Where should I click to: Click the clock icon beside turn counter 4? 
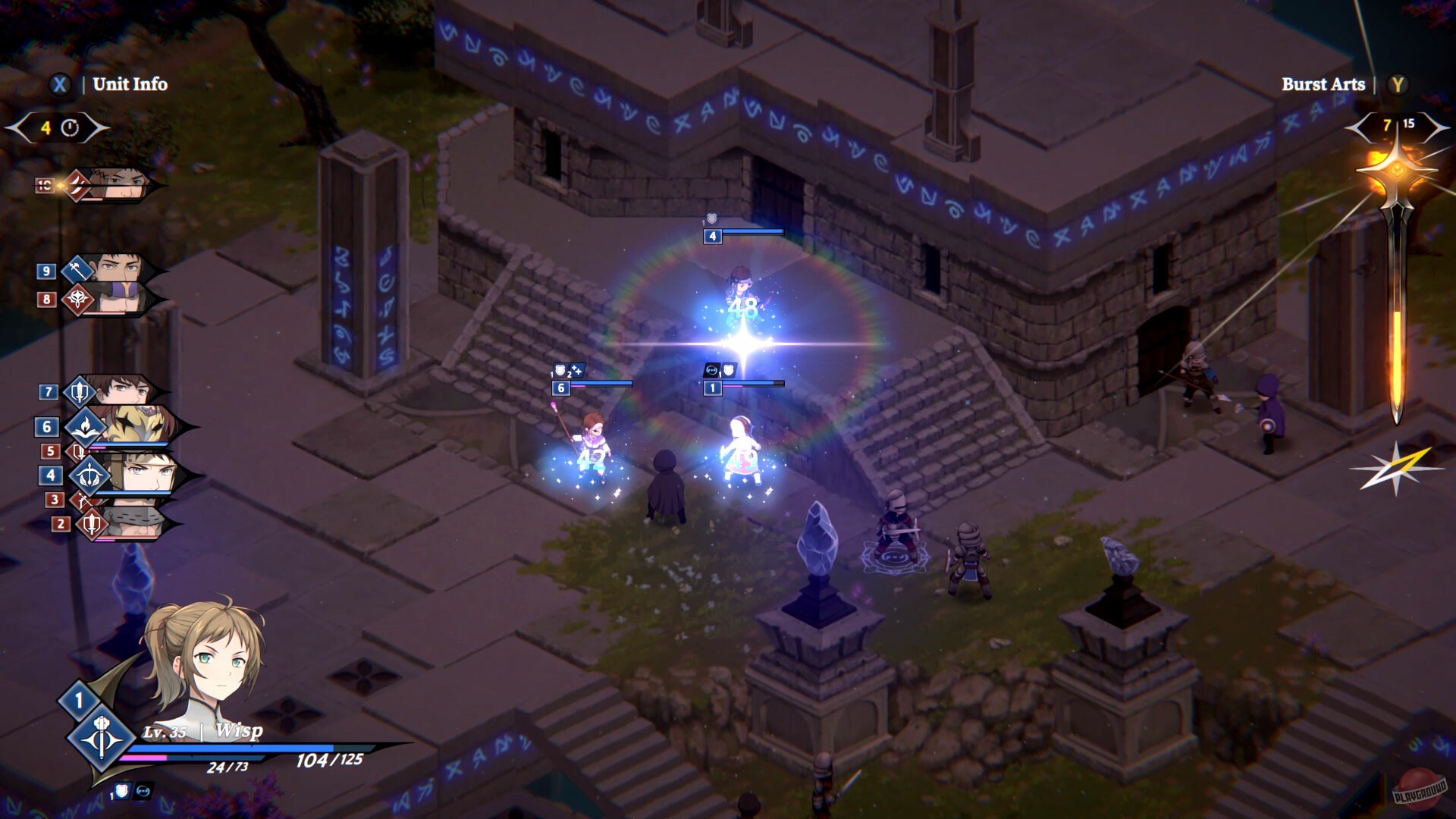pos(70,127)
